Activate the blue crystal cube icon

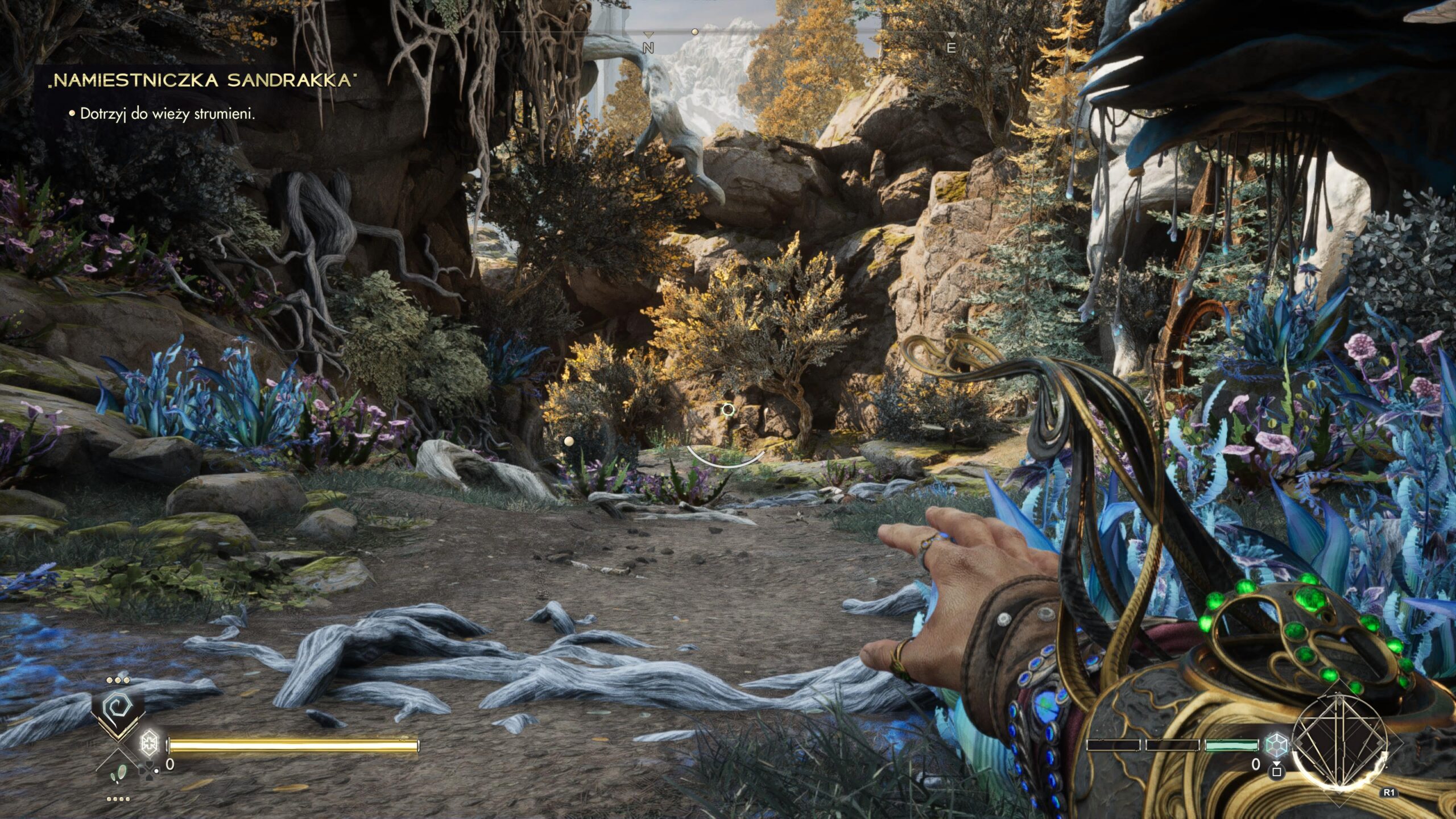(1277, 744)
